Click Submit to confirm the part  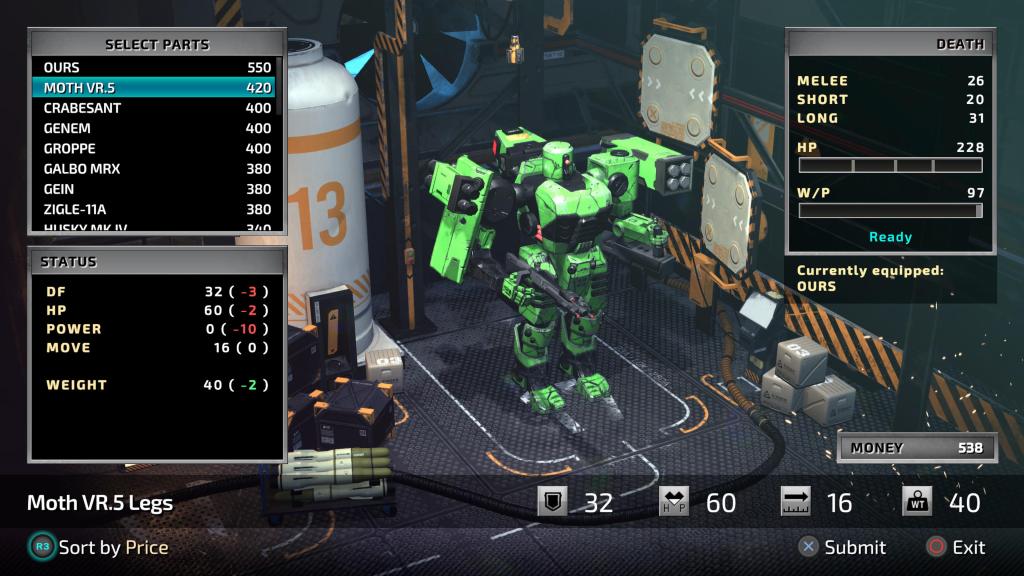842,547
